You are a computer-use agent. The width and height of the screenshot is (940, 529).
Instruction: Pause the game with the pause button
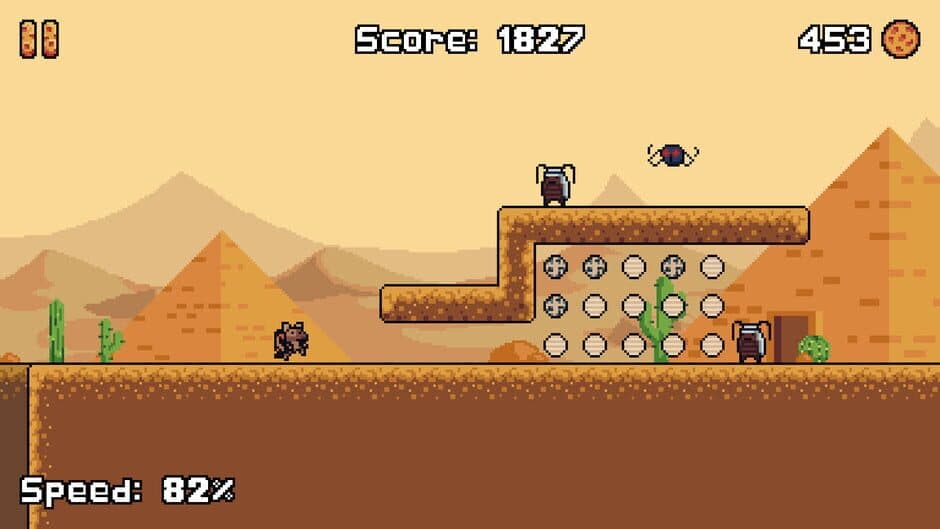pos(39,39)
